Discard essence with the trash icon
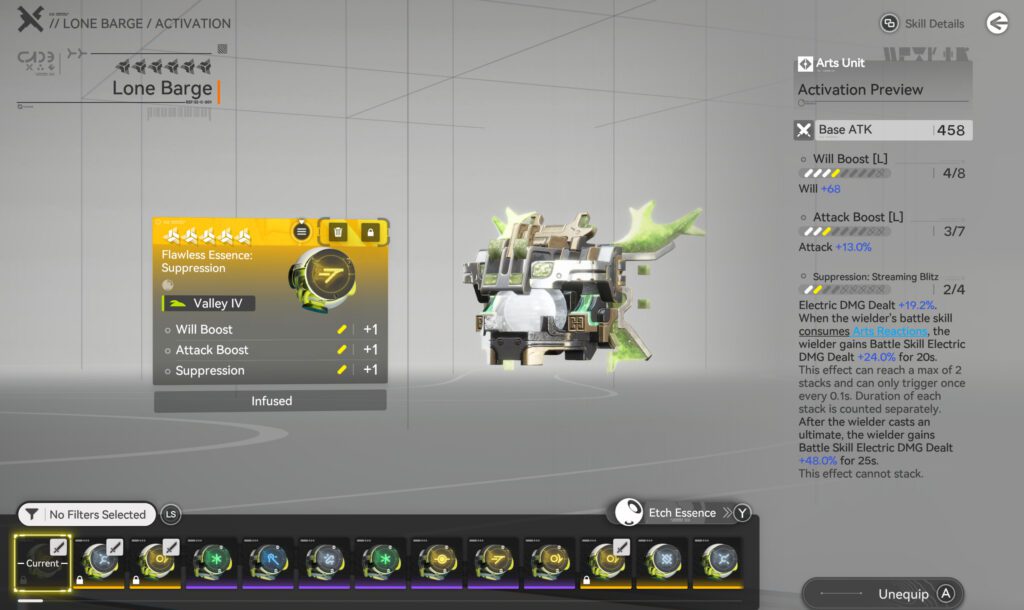 tap(338, 232)
